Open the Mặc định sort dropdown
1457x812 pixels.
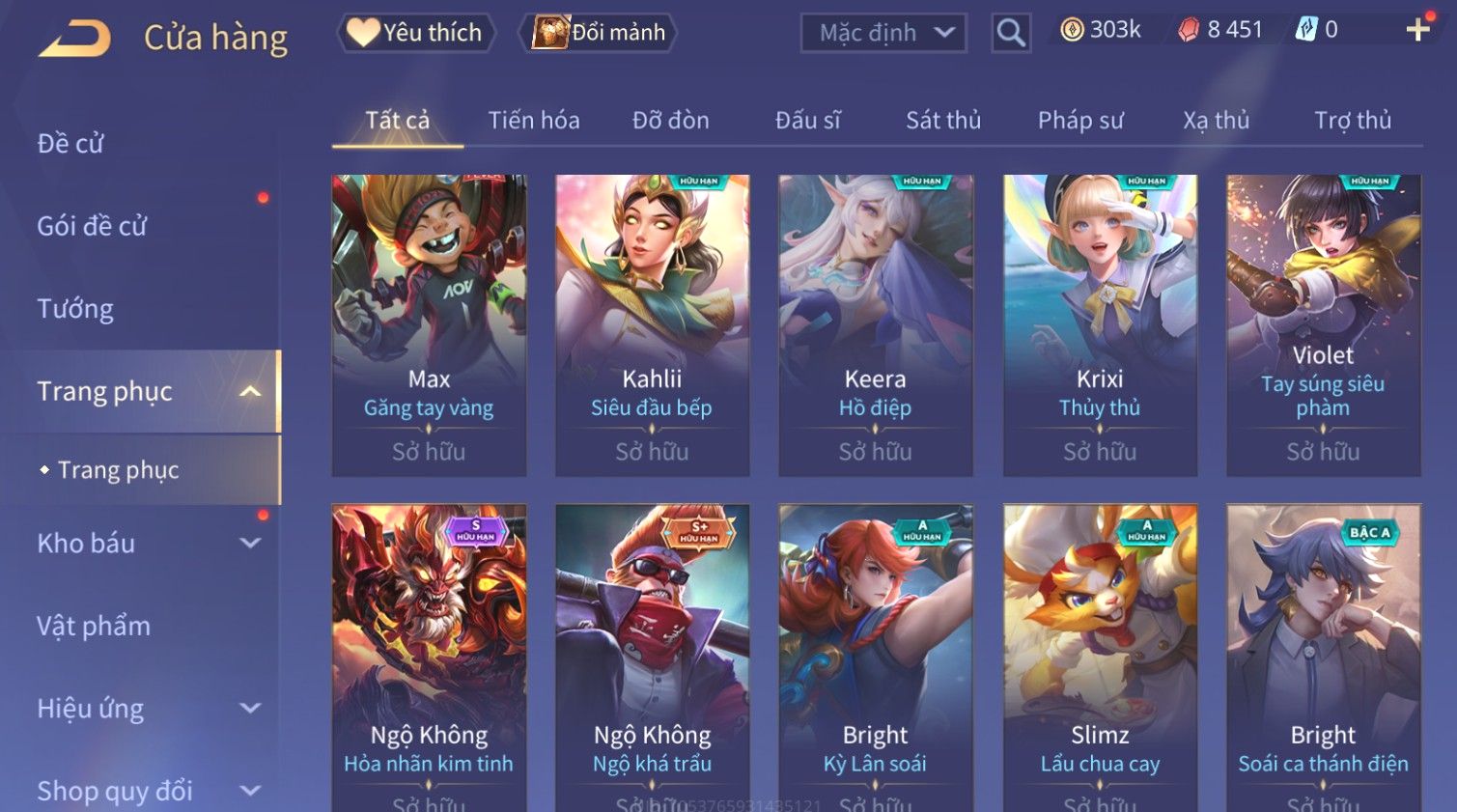[x=883, y=33]
